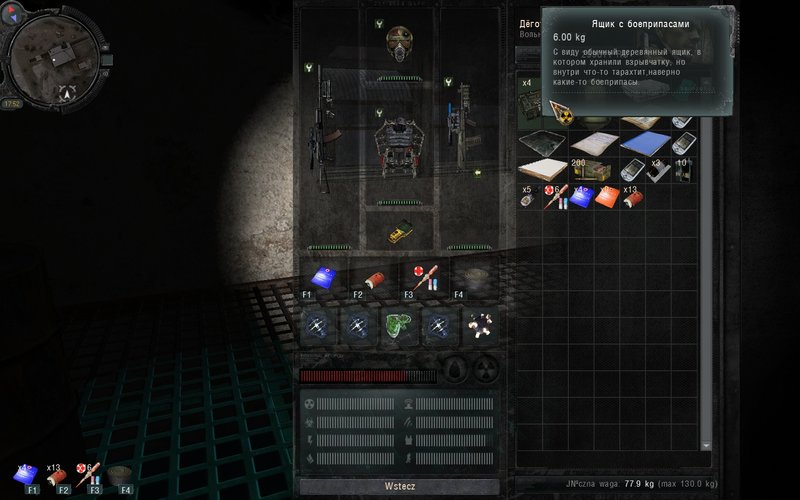Select the x13 canned food stack in inventory

(632, 196)
